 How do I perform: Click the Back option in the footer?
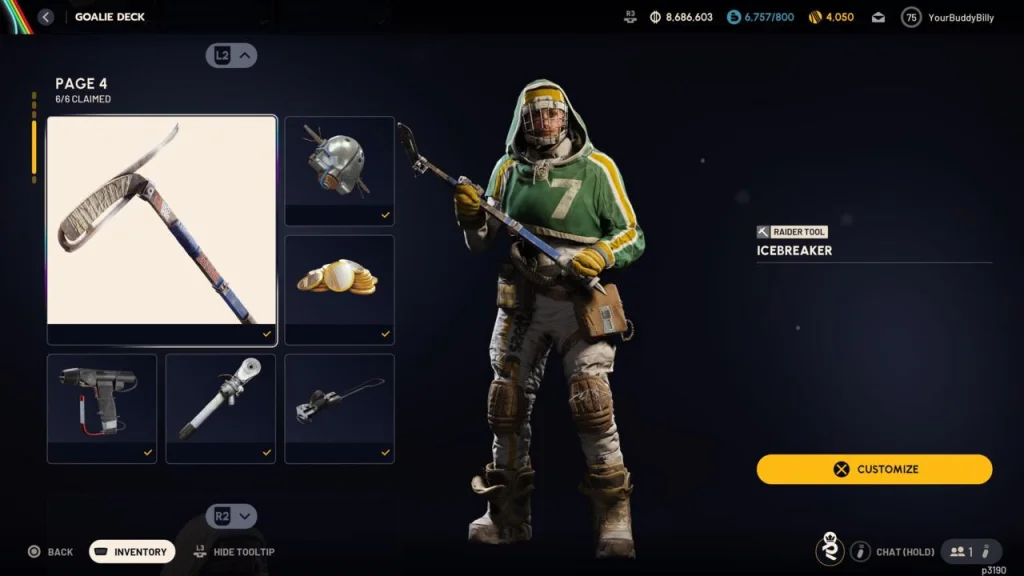point(50,552)
